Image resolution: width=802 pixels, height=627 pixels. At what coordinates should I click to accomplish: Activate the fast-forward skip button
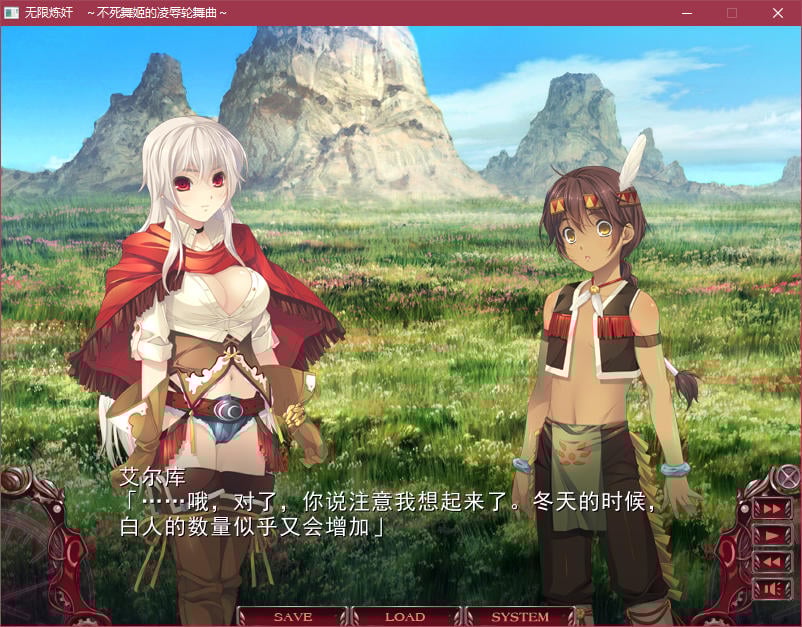pyautogui.click(x=770, y=509)
